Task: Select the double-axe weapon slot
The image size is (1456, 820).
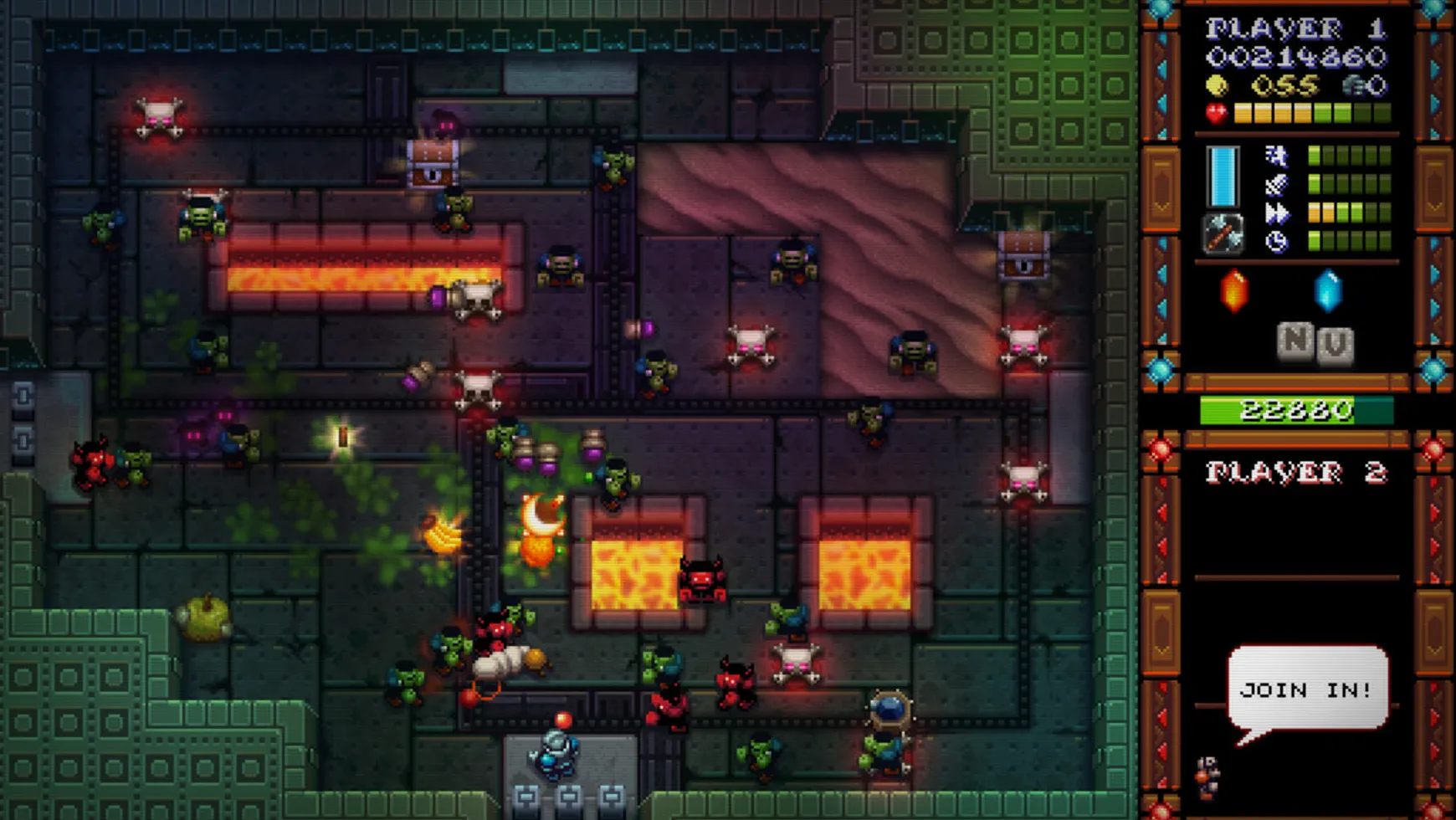Action: [1222, 235]
